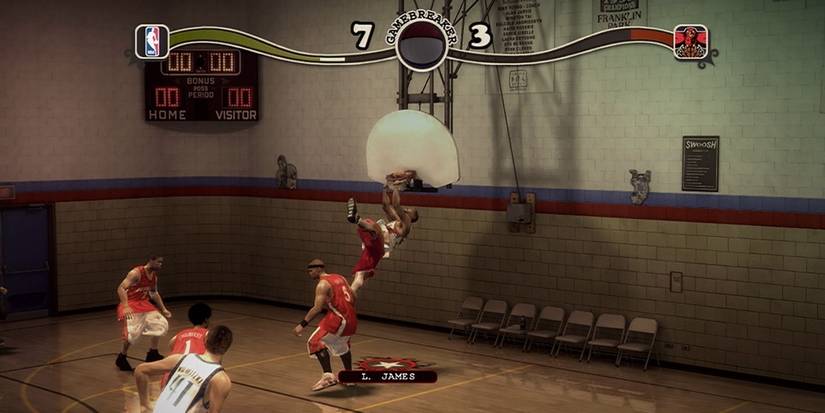The image size is (825, 413).
Task: Select the red team logo icon
Action: 690,42
